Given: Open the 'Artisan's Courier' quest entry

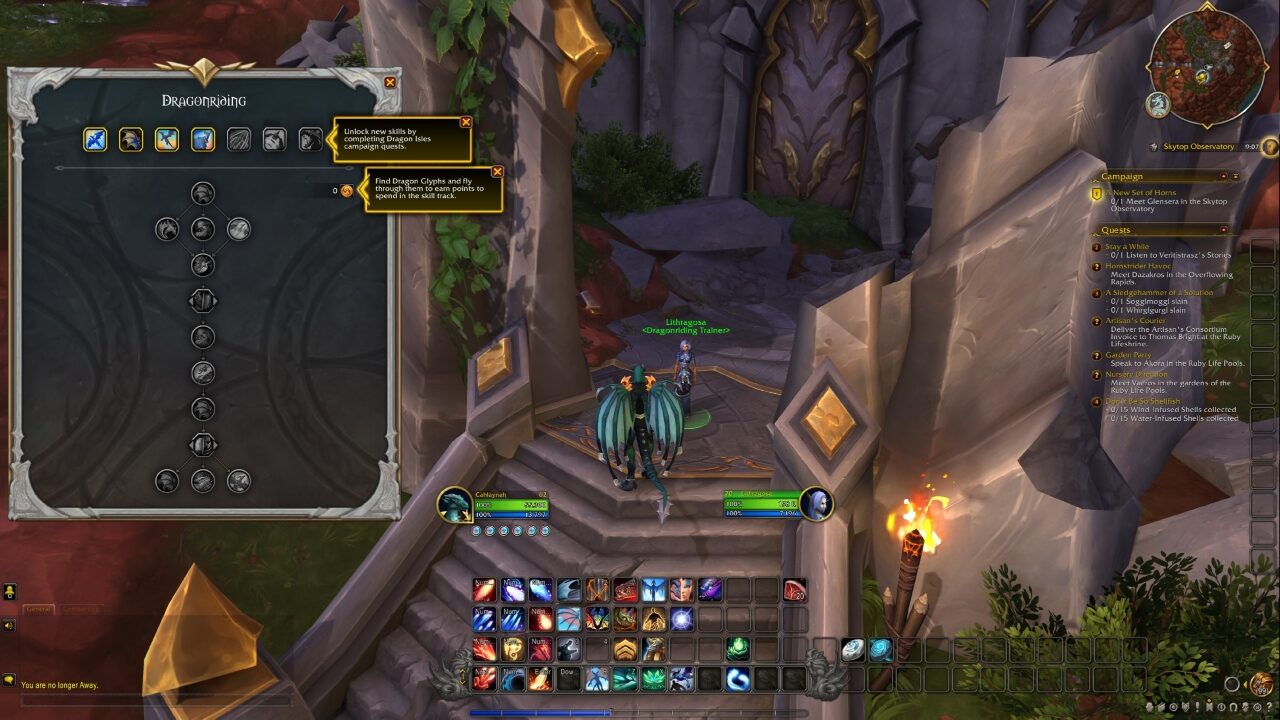Looking at the screenshot, I should click(1135, 321).
